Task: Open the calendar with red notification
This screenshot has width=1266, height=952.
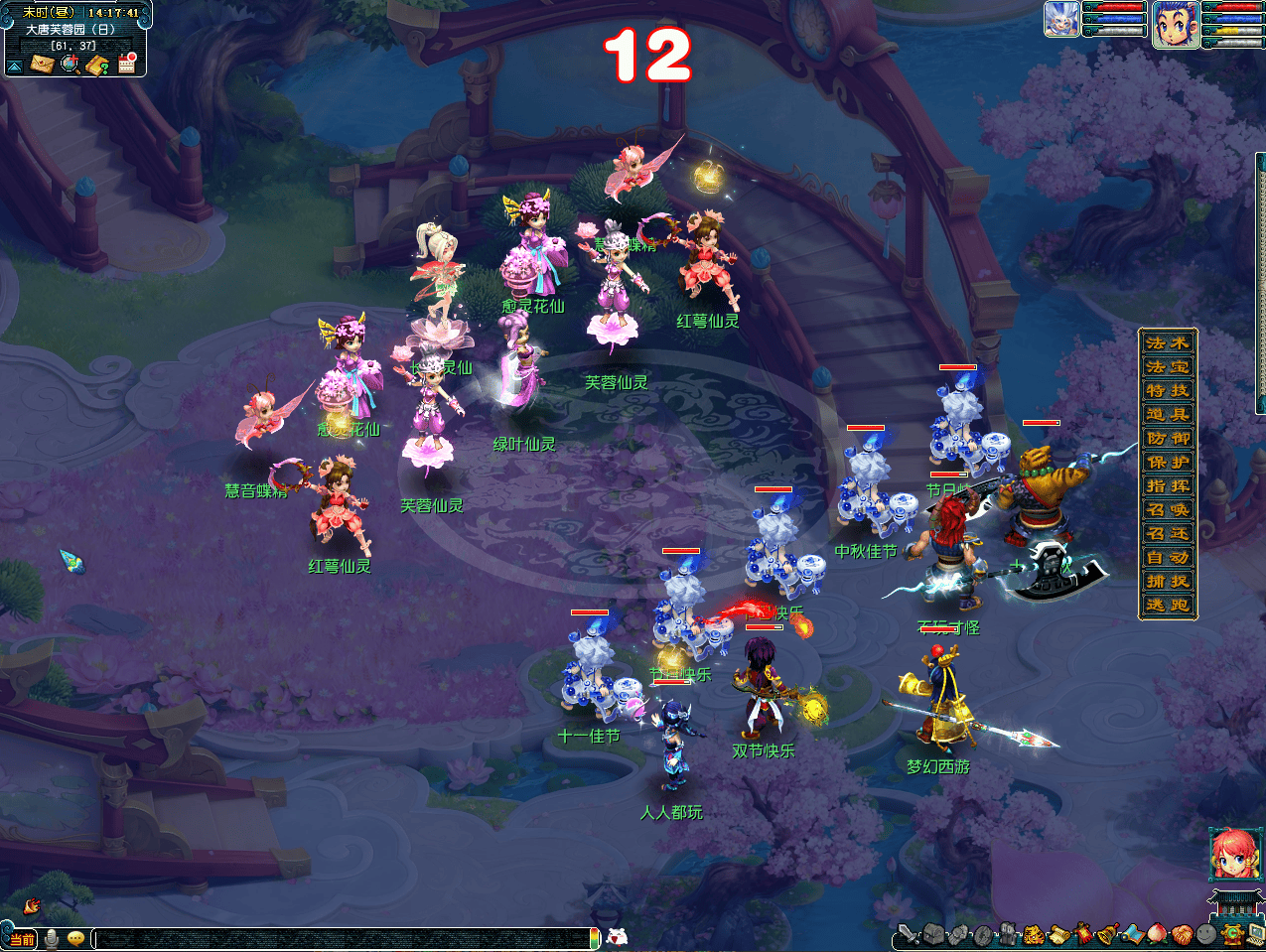Action: [127, 65]
